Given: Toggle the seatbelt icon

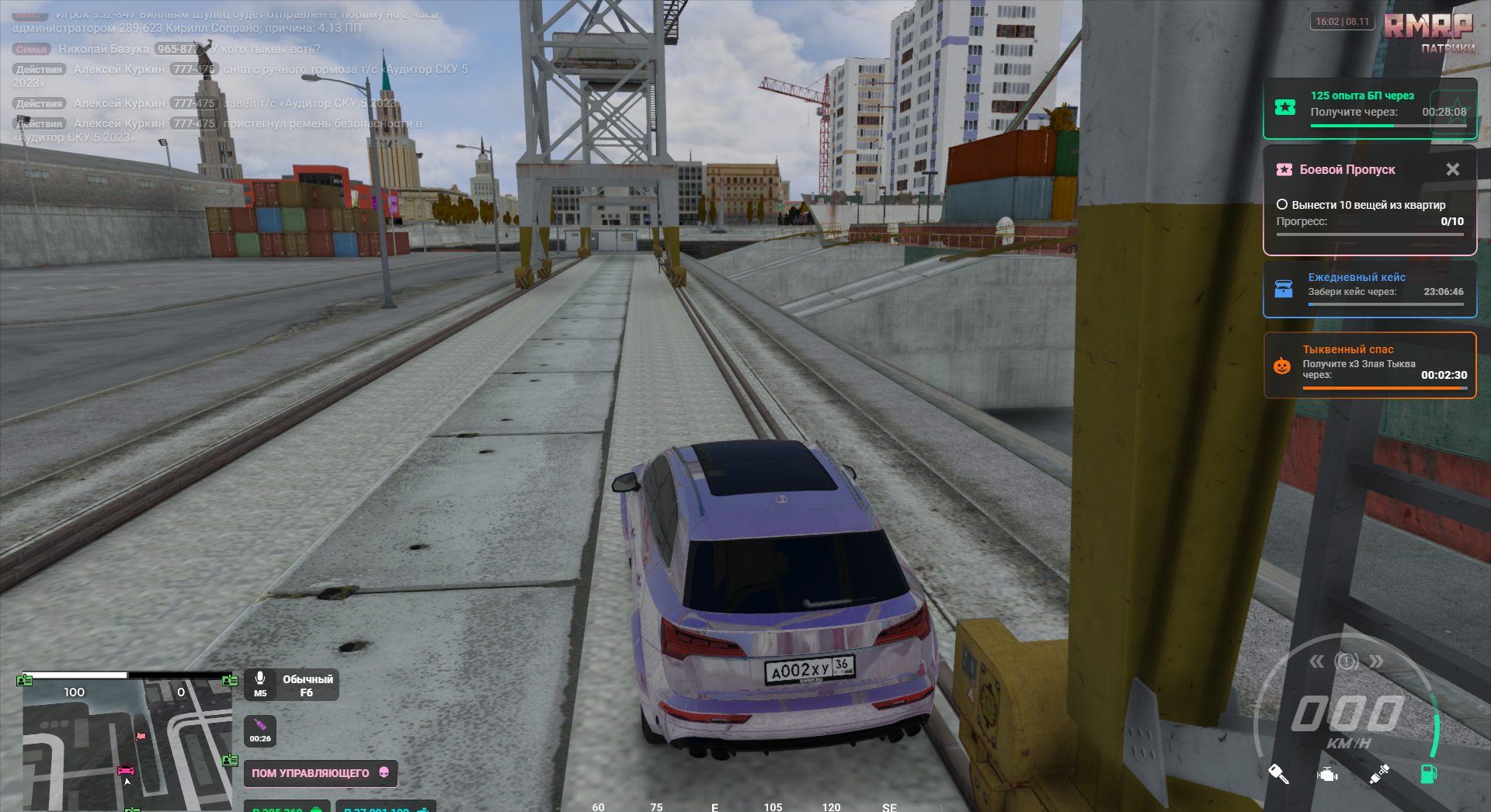Looking at the screenshot, I should tap(1379, 774).
